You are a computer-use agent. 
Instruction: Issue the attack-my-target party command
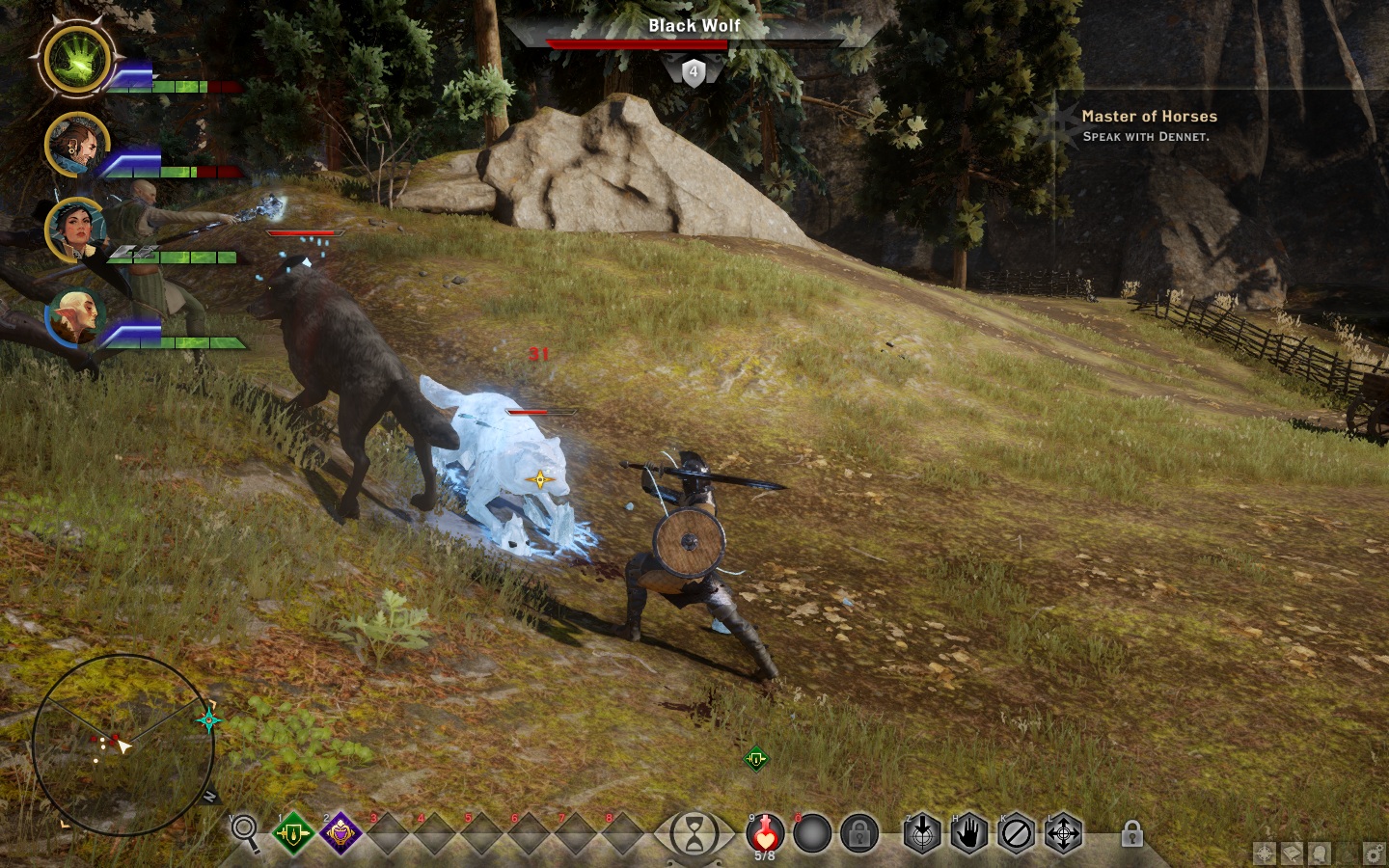(921, 833)
